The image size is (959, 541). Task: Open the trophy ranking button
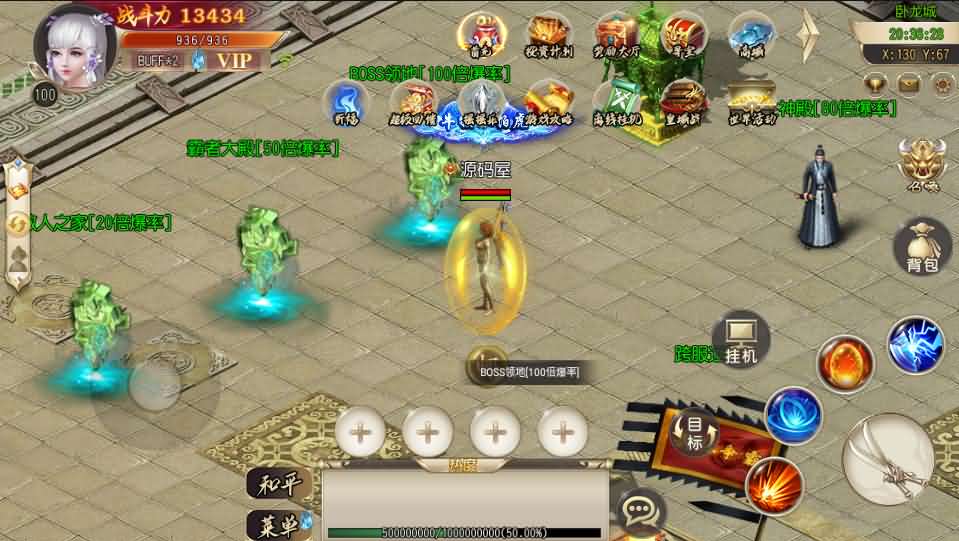pos(875,84)
